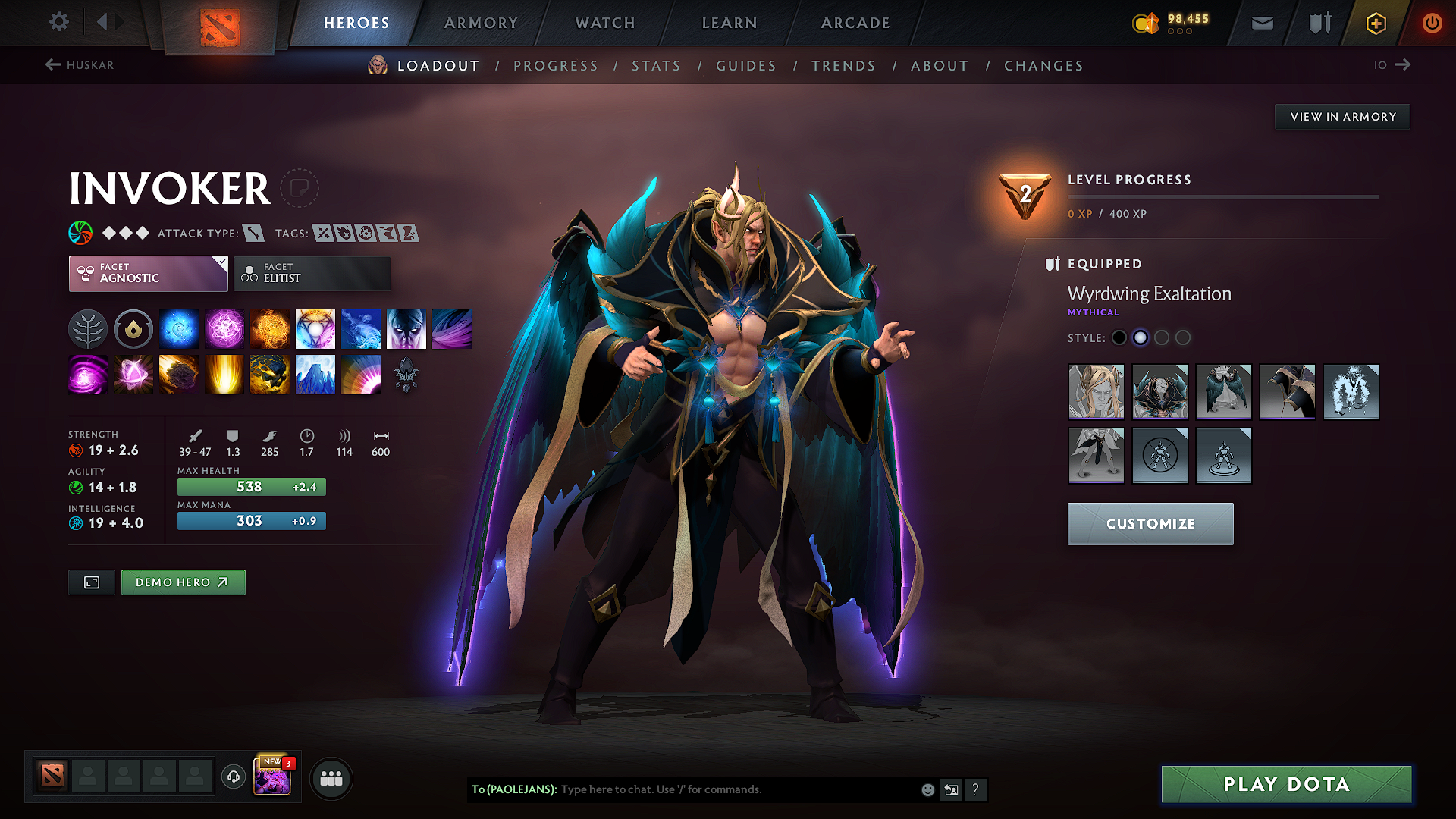
Task: Go back to Huskar with the left arrow
Action: (52, 65)
